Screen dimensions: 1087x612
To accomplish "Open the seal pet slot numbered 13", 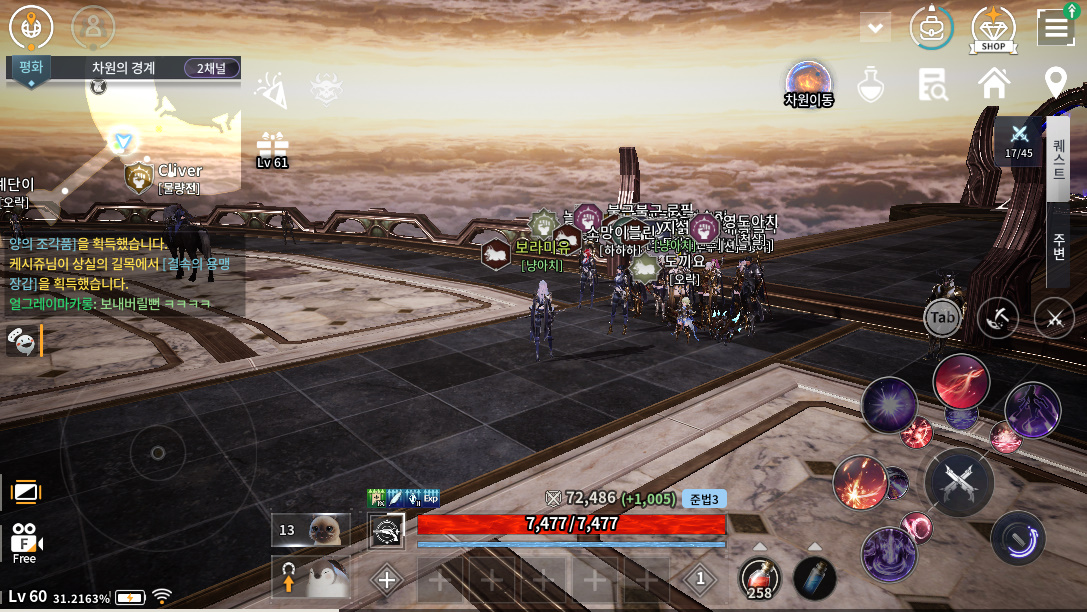I will coord(311,530).
